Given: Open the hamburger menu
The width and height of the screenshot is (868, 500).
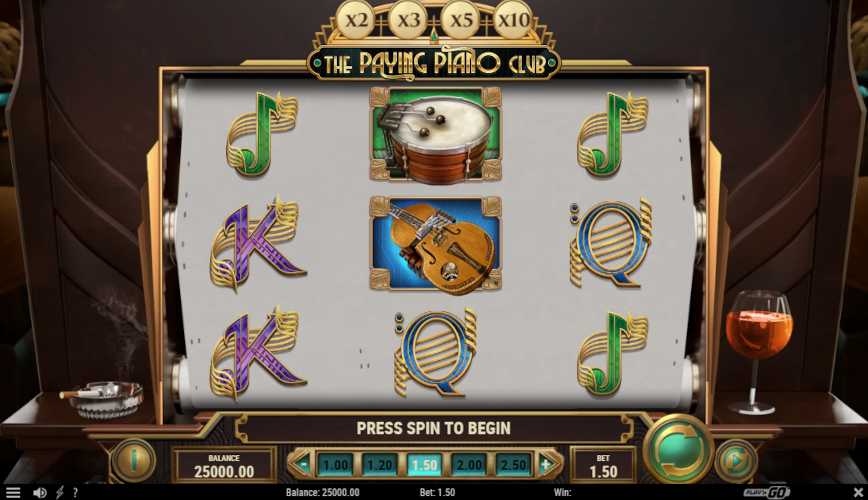Looking at the screenshot, I should point(13,492).
